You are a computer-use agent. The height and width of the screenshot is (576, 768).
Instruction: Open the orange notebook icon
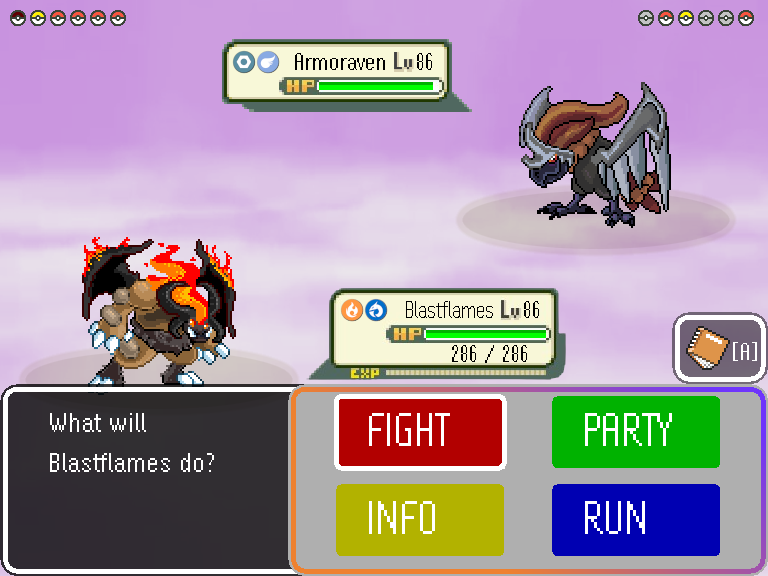[708, 349]
